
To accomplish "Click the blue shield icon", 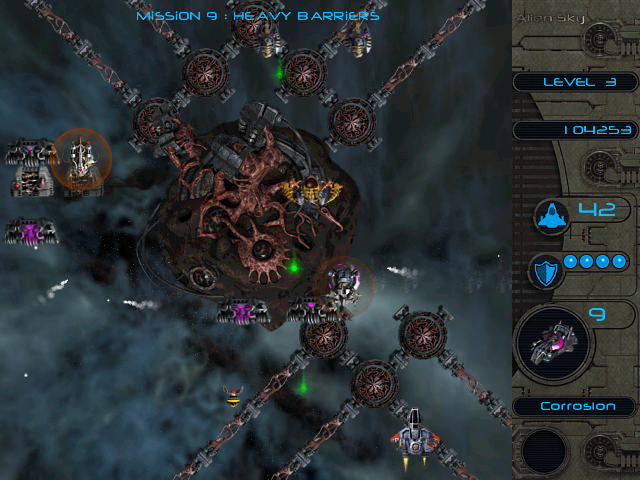I will 547,269.
